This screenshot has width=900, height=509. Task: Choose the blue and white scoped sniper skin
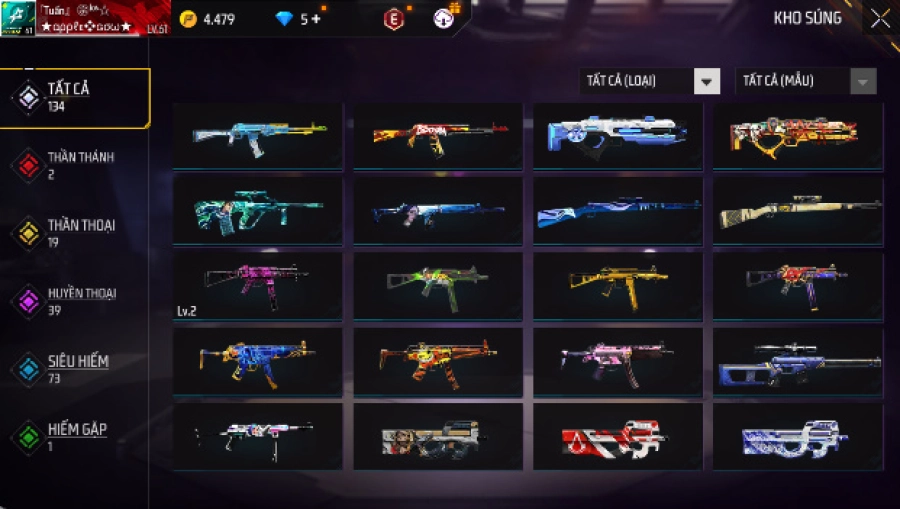coord(797,360)
